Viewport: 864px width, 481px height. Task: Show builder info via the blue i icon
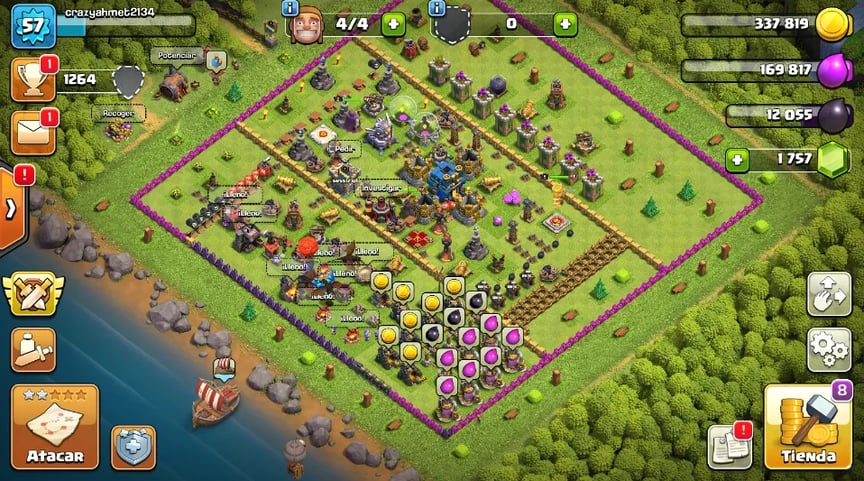291,8
